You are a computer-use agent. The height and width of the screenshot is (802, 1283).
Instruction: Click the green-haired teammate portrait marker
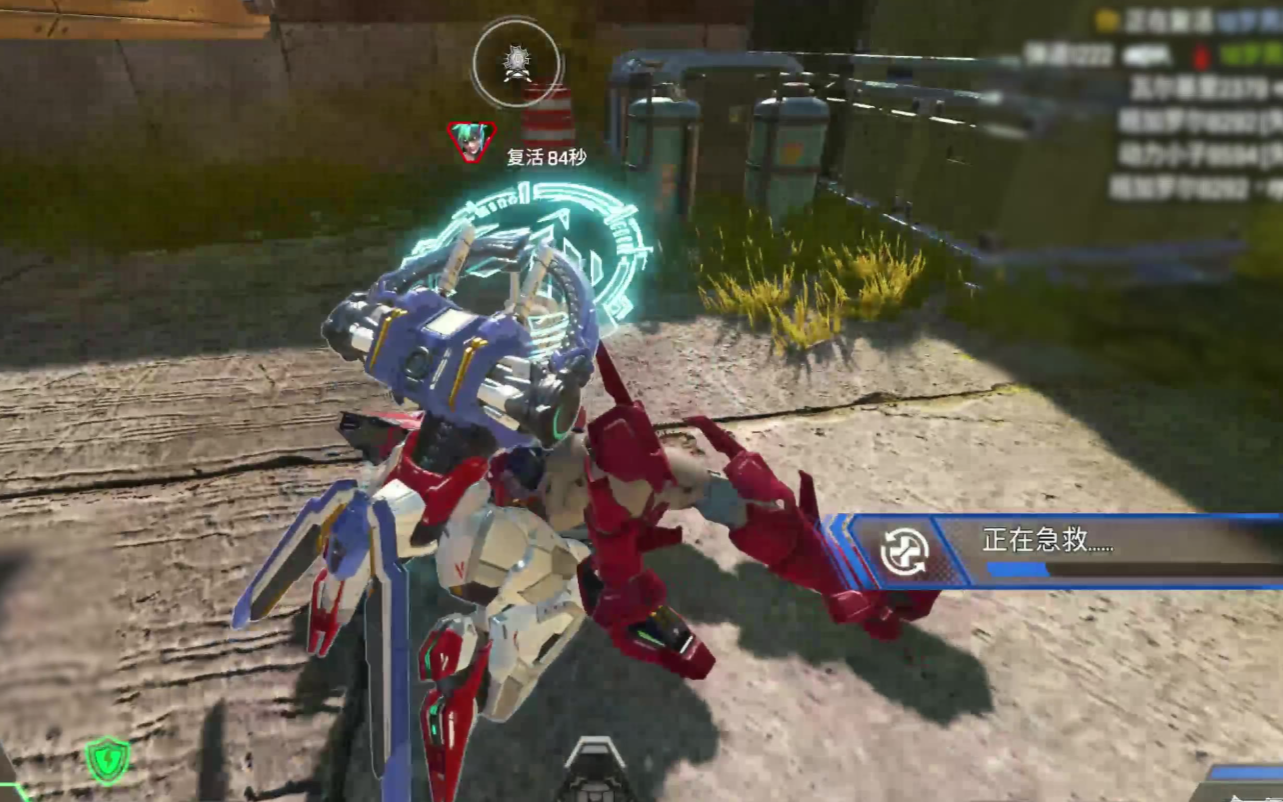(x=471, y=142)
